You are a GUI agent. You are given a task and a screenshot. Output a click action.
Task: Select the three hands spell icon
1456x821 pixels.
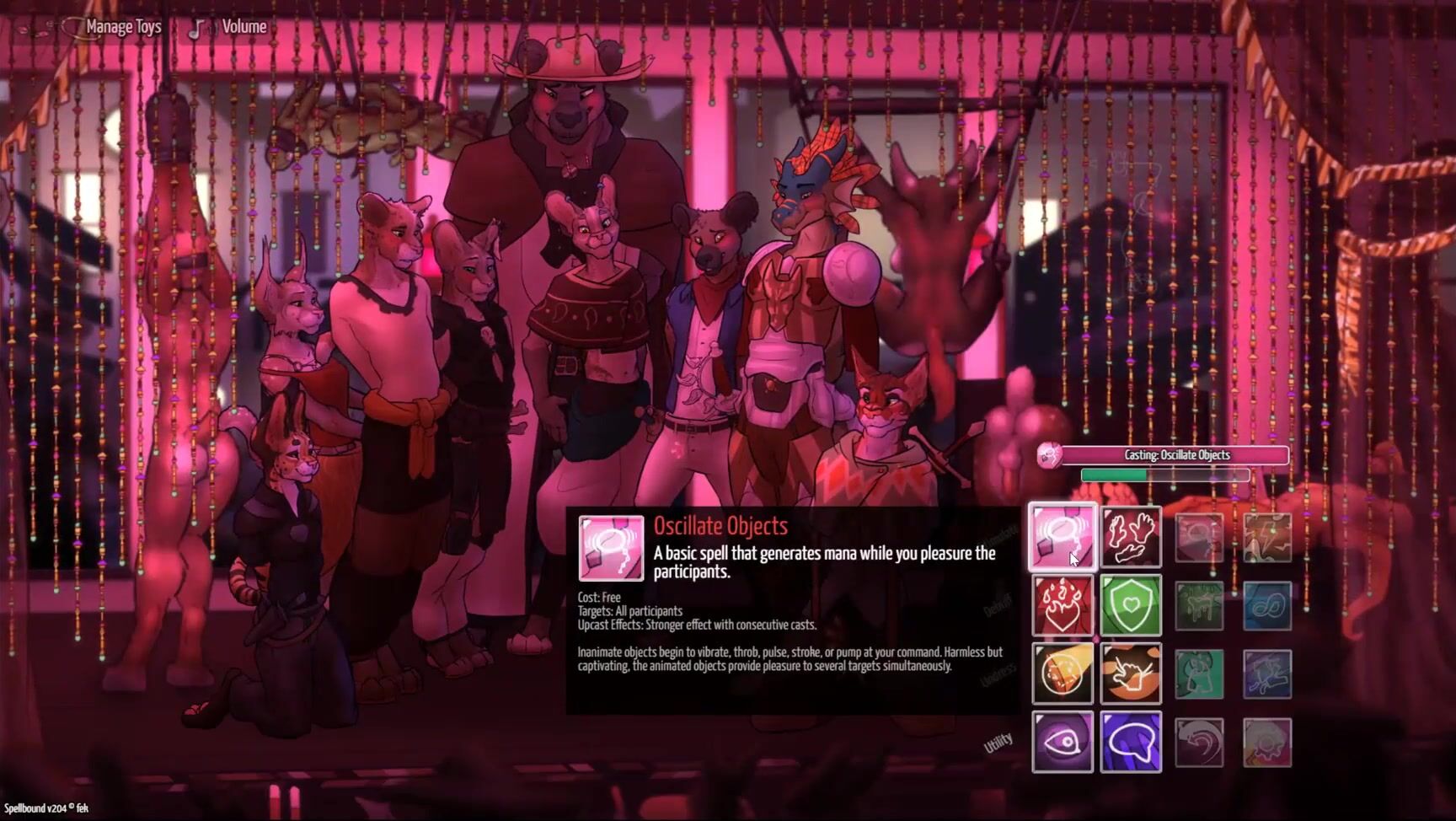(x=1131, y=537)
